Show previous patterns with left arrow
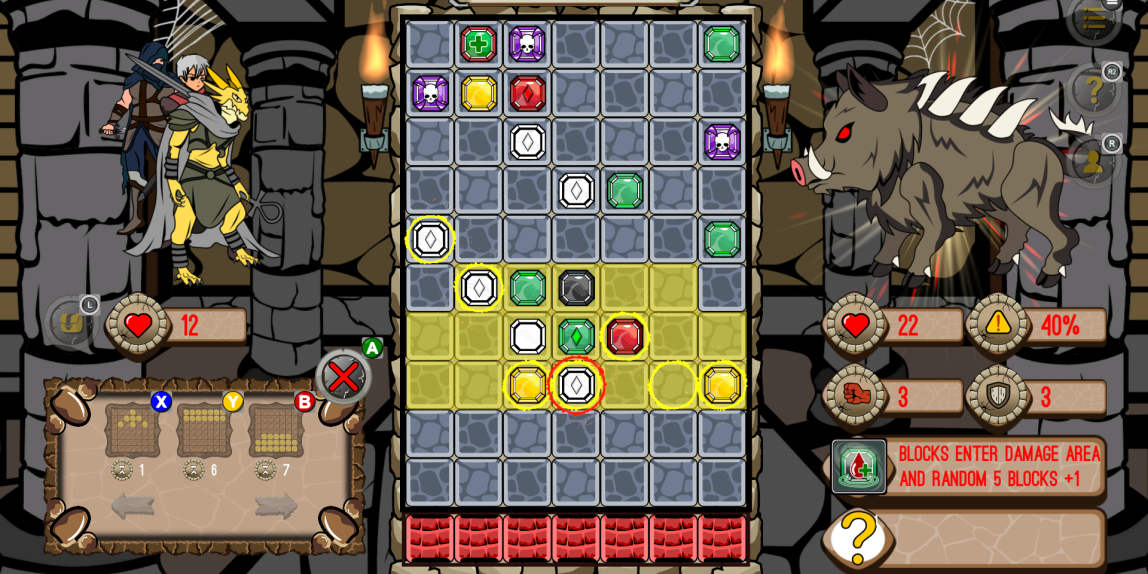Screen dimensions: 1148x574 pos(133,506)
